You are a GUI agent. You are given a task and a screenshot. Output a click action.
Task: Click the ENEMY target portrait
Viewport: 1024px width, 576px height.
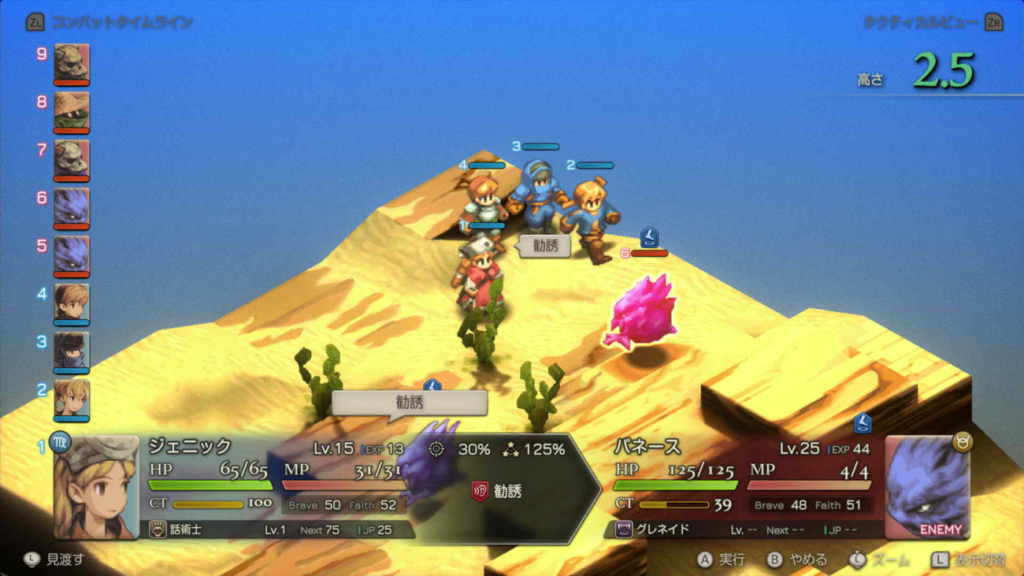pyautogui.click(x=928, y=487)
